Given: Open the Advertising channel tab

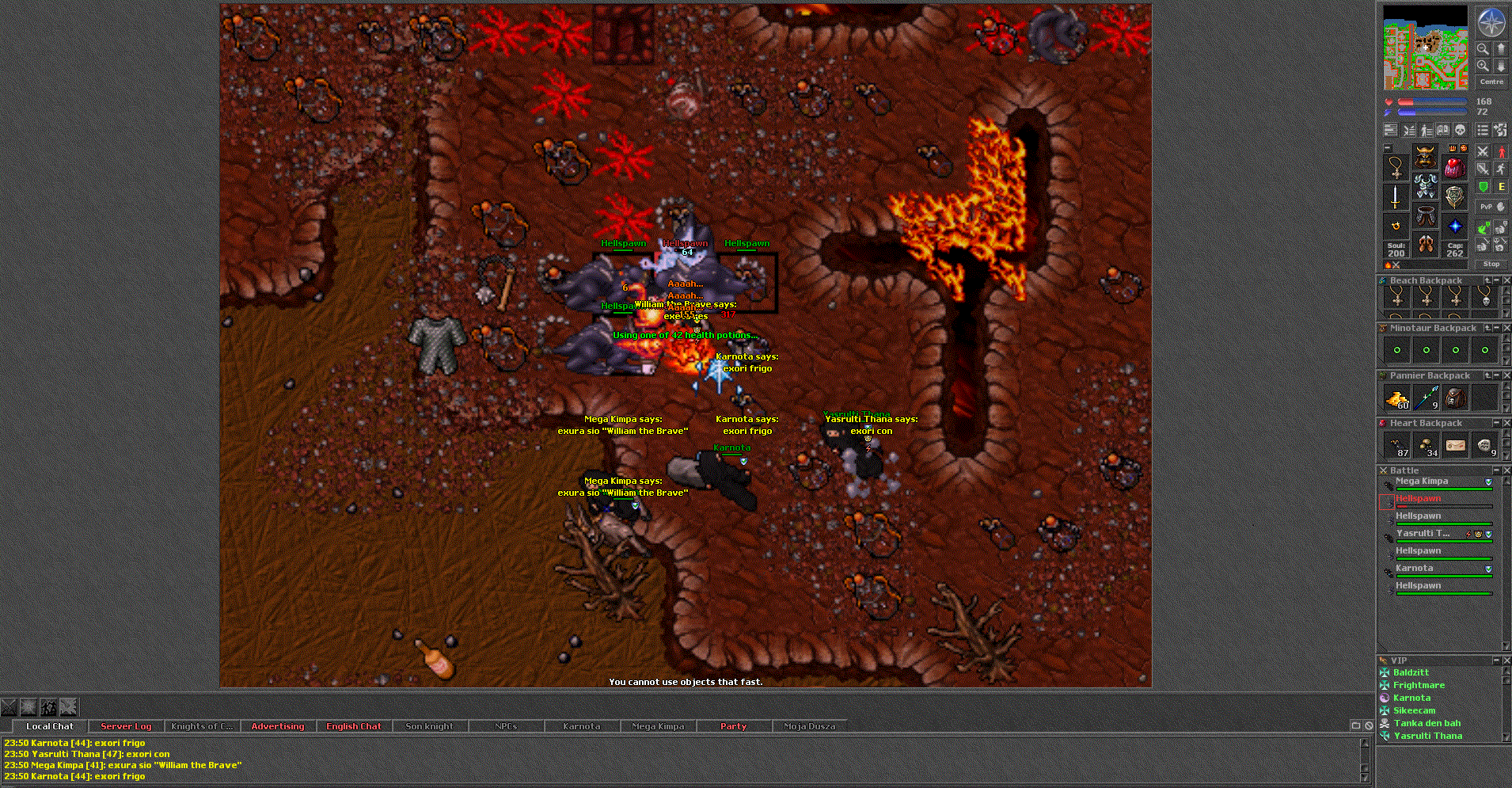Looking at the screenshot, I should (277, 726).
